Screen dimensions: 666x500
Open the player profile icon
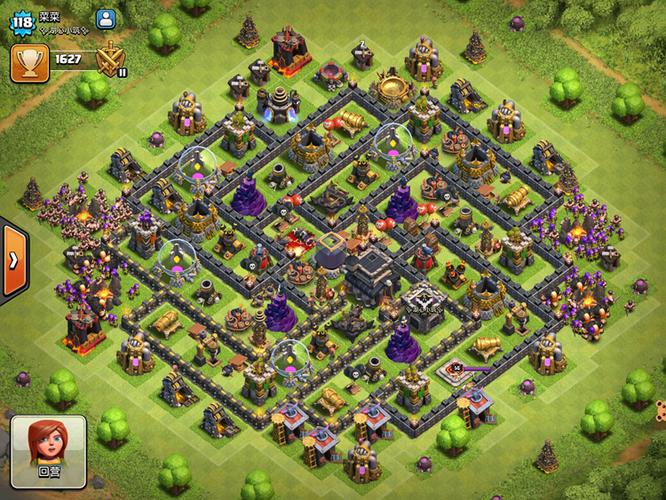pyautogui.click(x=105, y=18)
